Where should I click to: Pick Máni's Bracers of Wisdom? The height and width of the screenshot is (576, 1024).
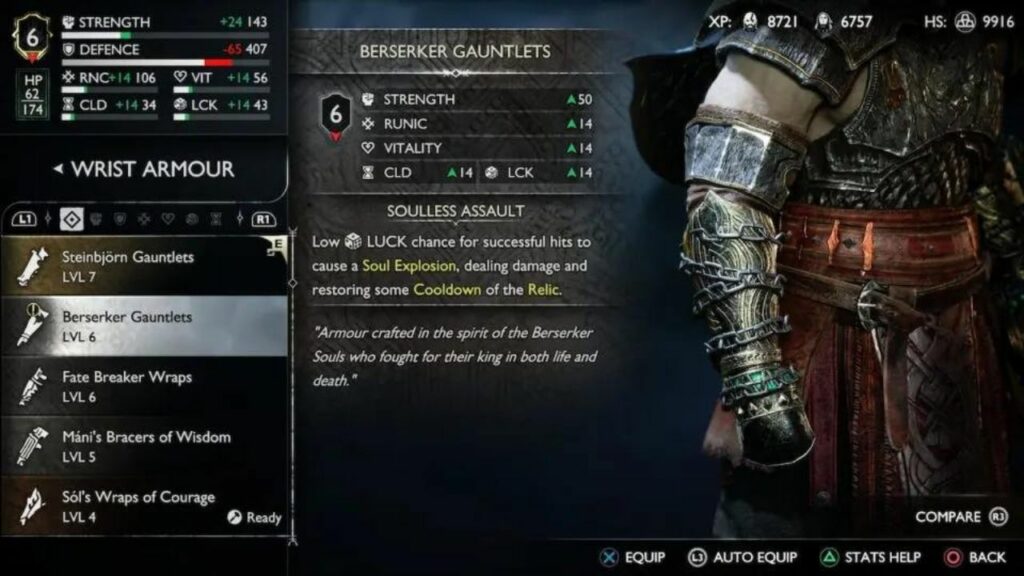(145, 445)
